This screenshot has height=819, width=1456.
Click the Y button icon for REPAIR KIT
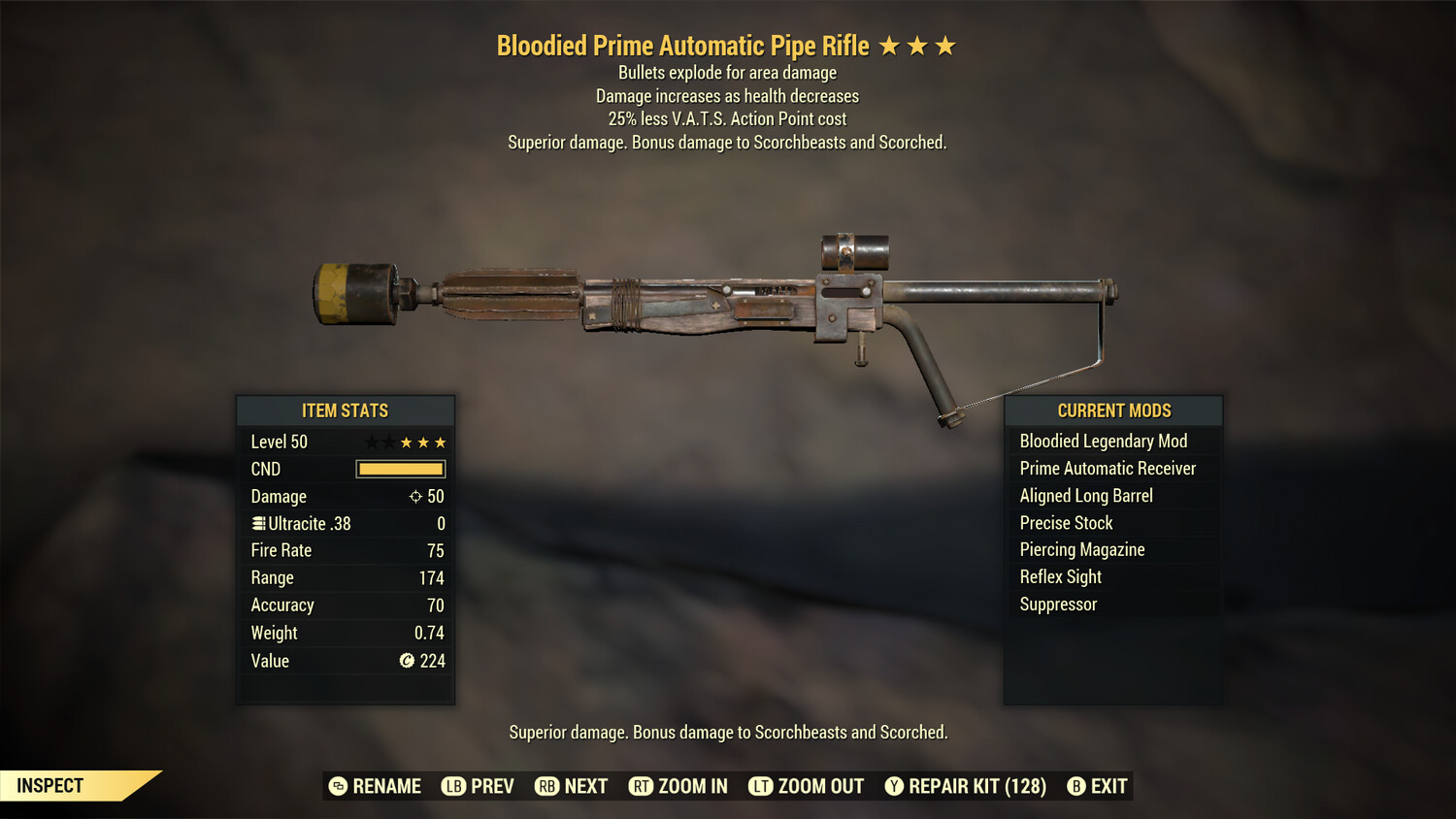pyautogui.click(x=894, y=786)
